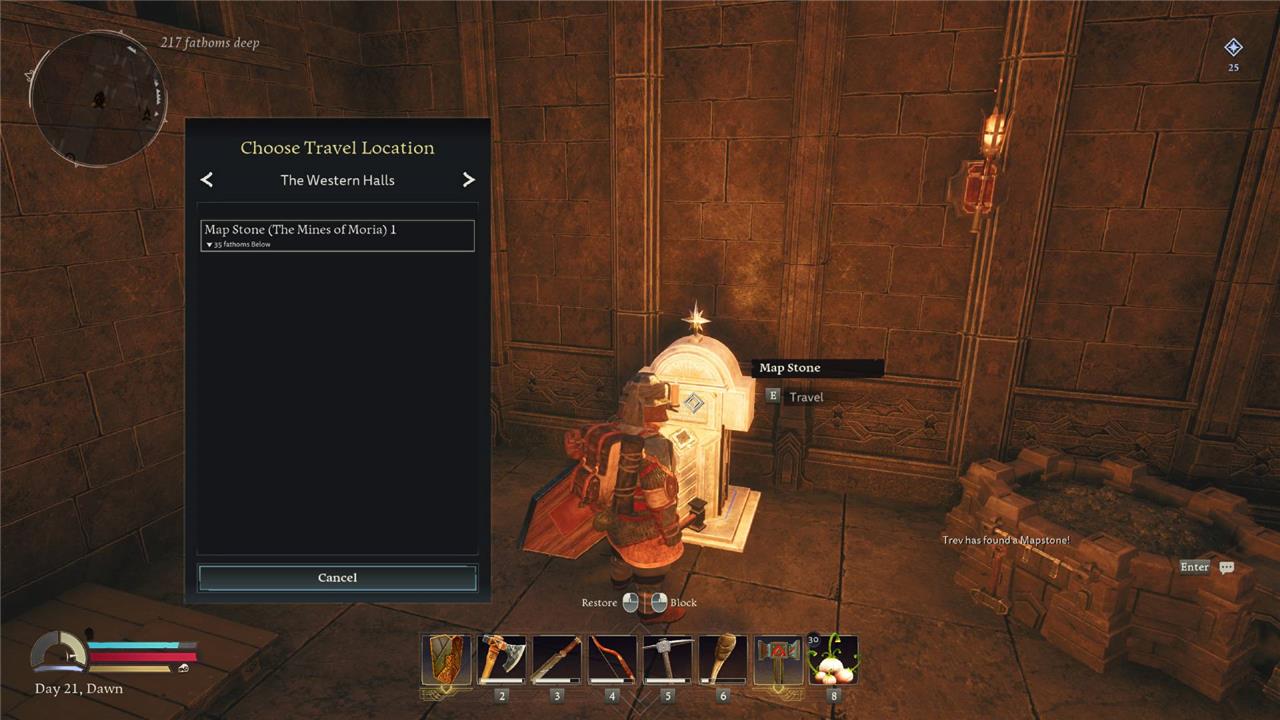Select the axe hotbar slot
Screen dimensions: 1280x720
point(502,659)
